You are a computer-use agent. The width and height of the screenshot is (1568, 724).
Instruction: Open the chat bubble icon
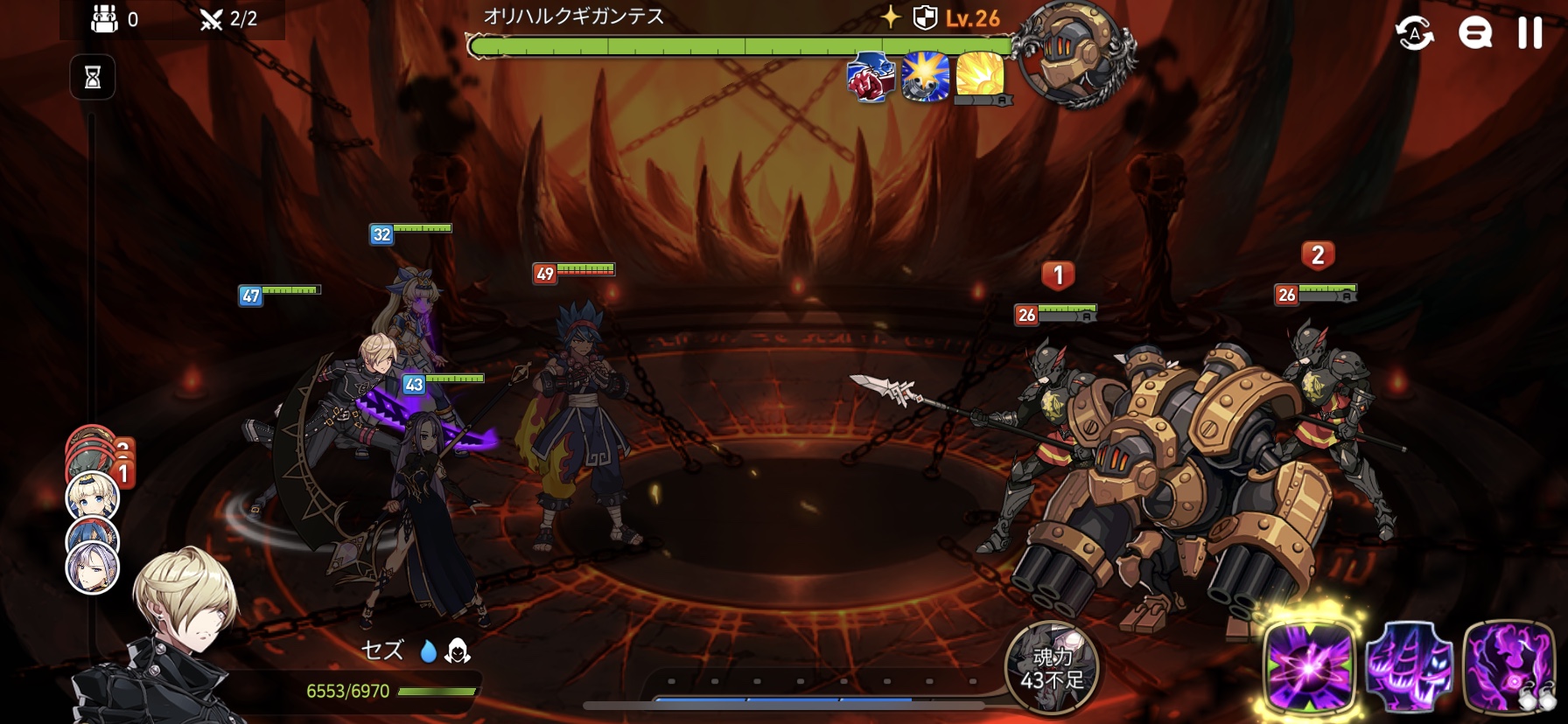click(1474, 33)
